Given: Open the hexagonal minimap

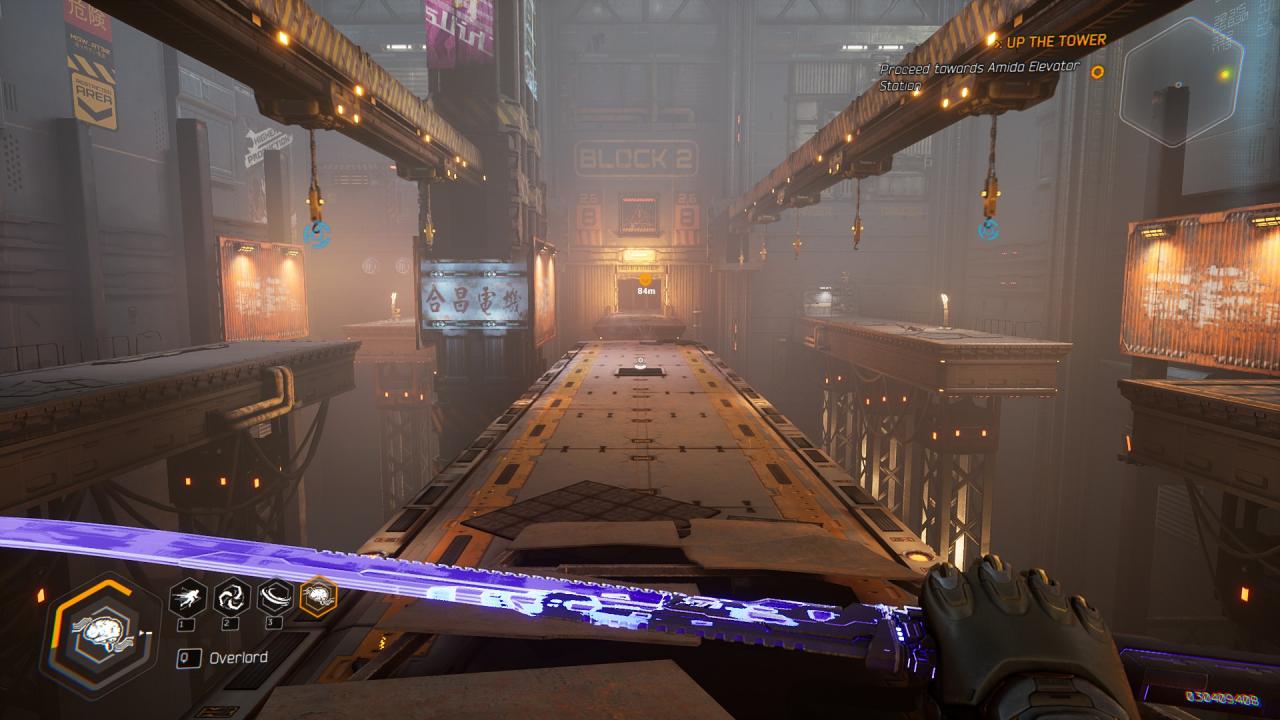Looking at the screenshot, I should (x=1181, y=80).
